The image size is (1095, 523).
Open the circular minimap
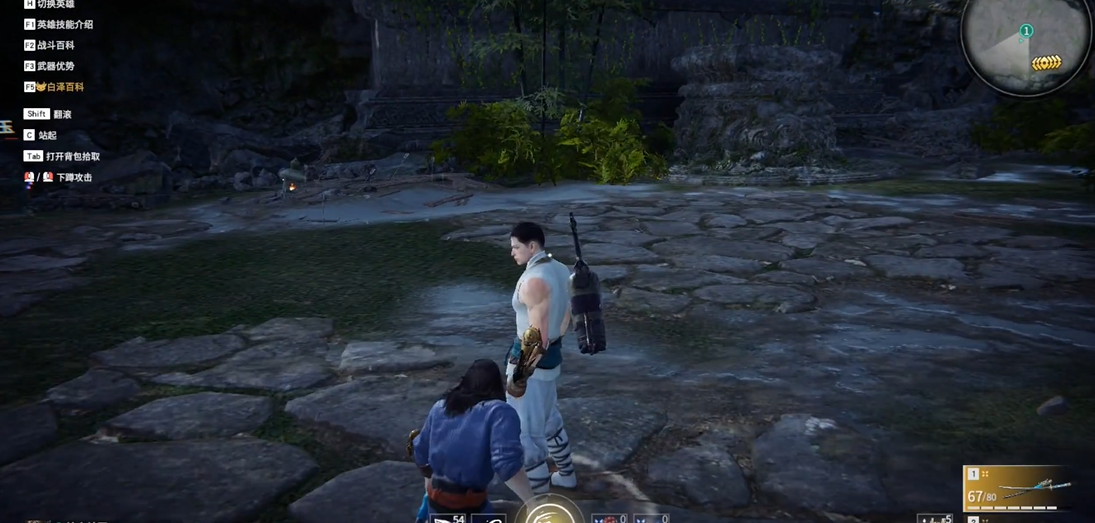coord(1026,43)
